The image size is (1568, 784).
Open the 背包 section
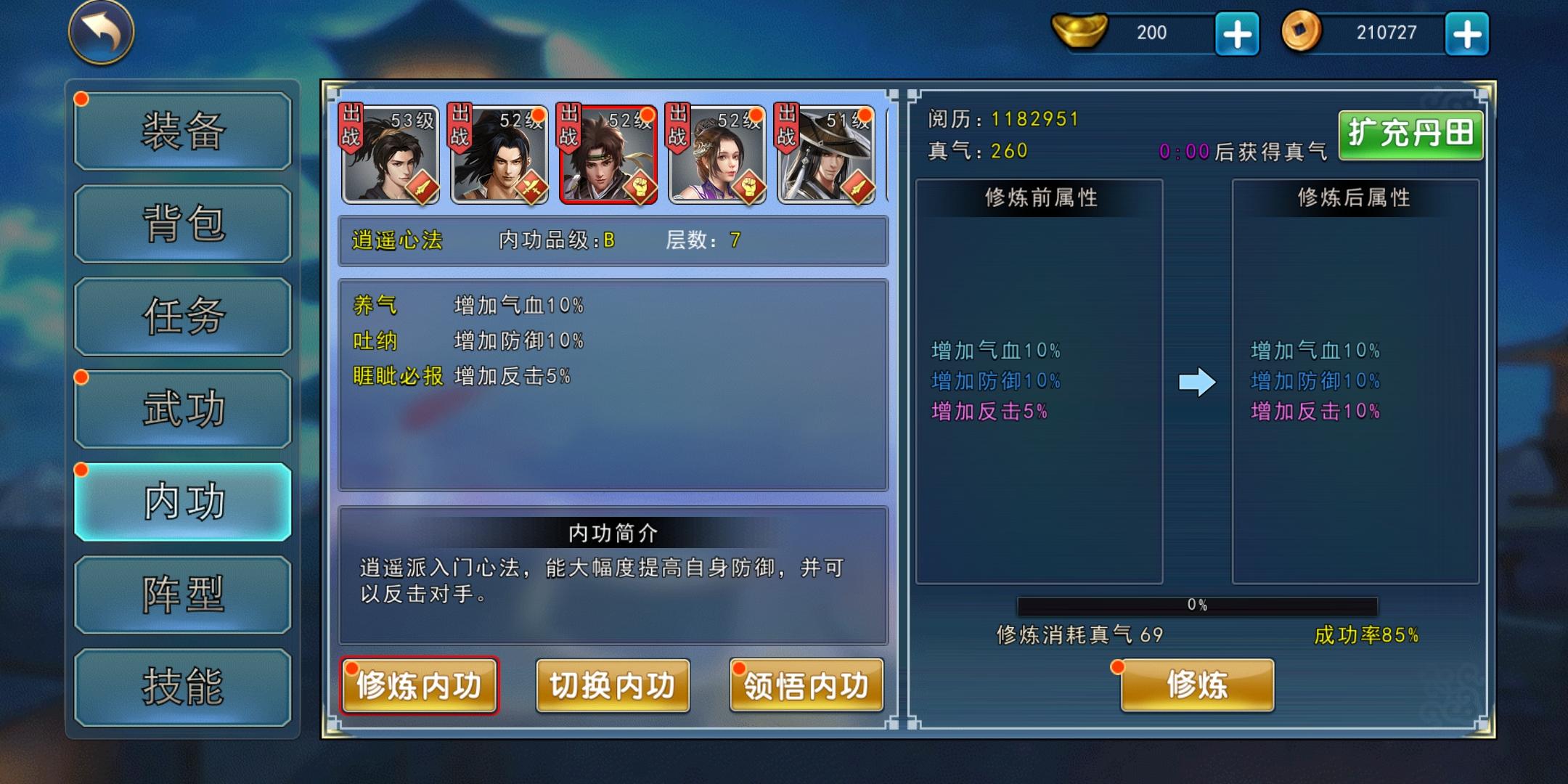(181, 221)
